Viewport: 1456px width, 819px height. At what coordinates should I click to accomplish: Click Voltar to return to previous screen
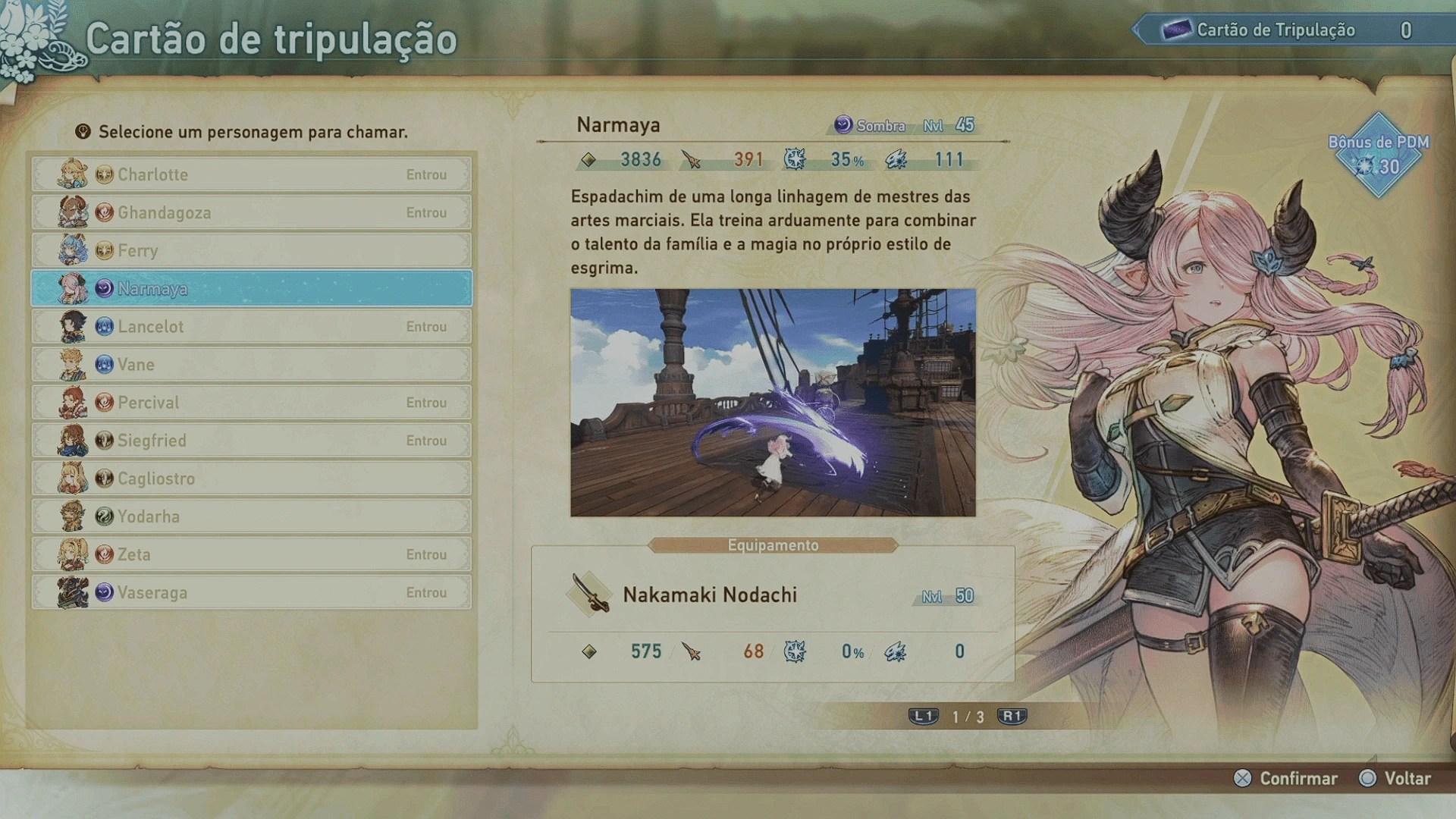pos(1408,778)
